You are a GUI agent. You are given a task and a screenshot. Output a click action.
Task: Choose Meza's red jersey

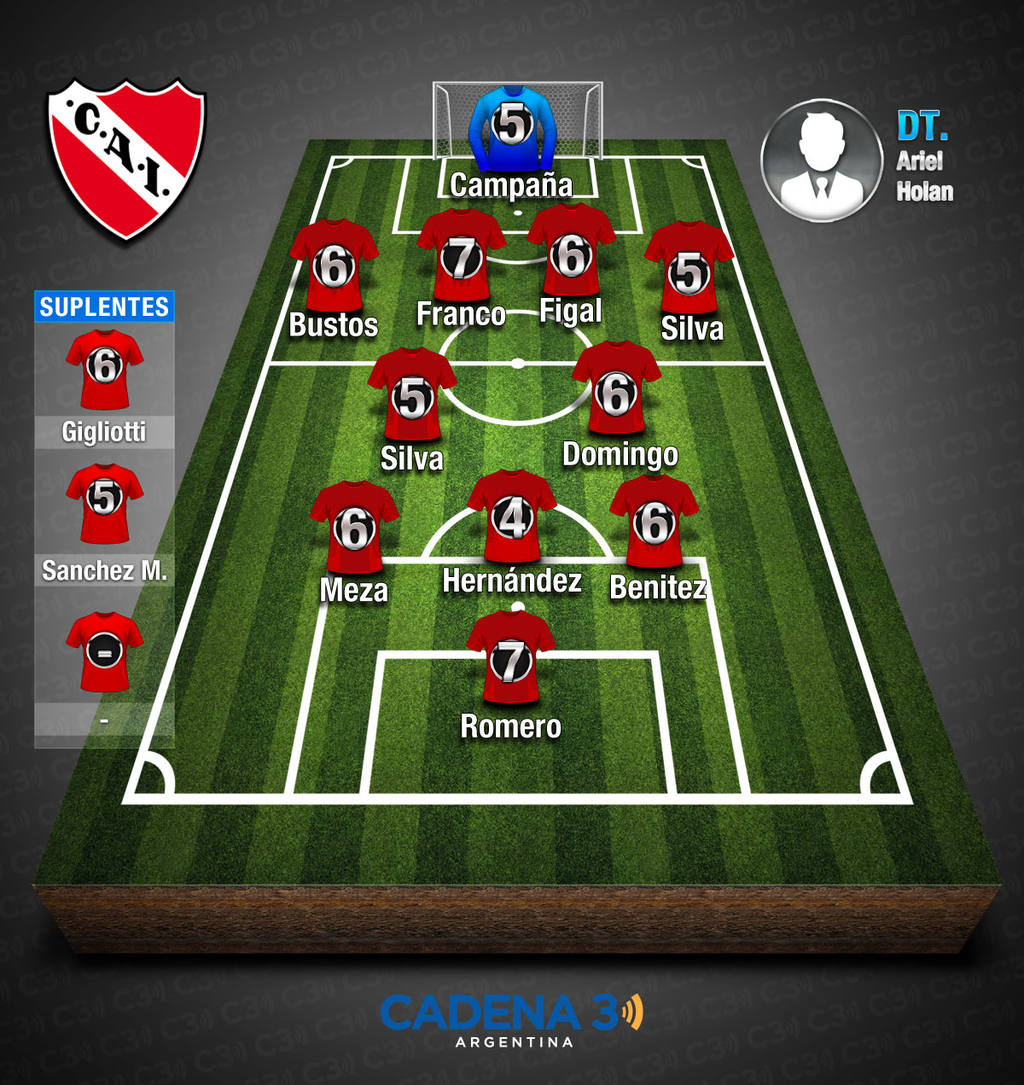click(354, 527)
